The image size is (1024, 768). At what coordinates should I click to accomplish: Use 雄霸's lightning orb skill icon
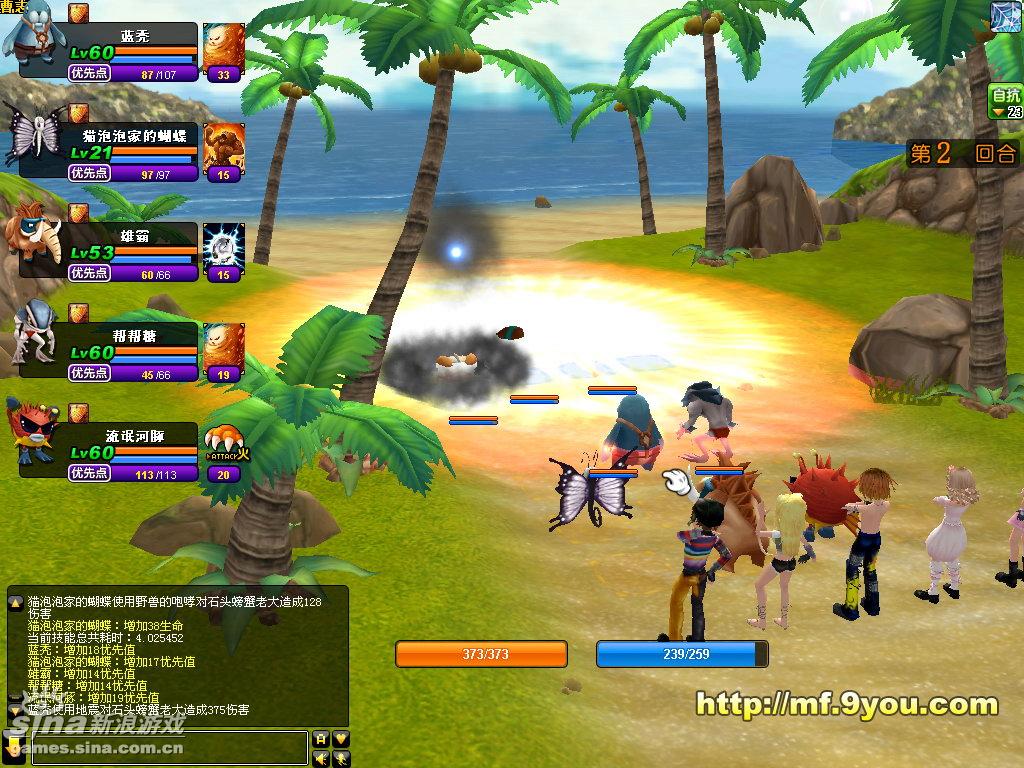click(223, 250)
